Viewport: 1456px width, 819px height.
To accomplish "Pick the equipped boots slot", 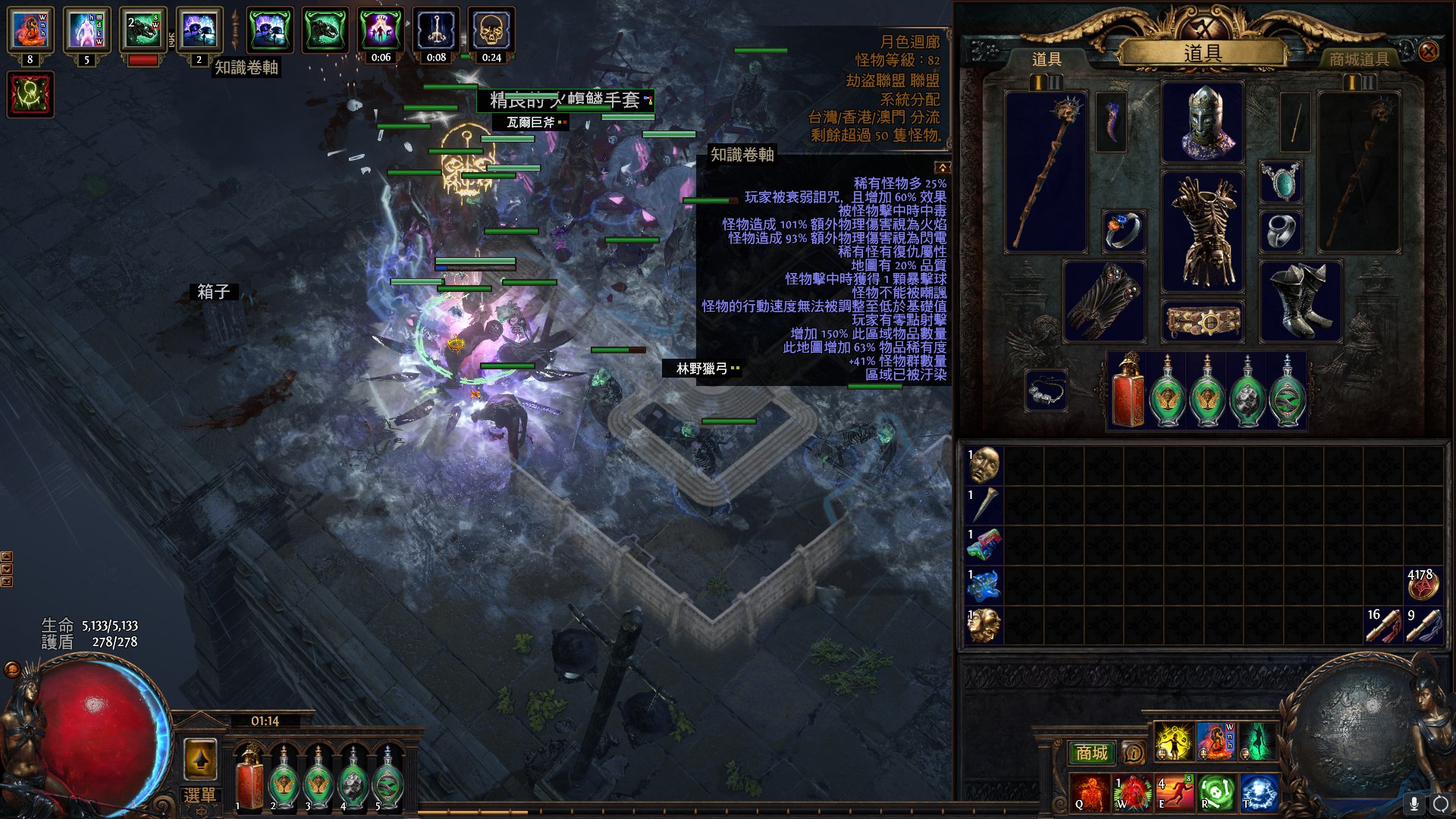I will [1300, 301].
